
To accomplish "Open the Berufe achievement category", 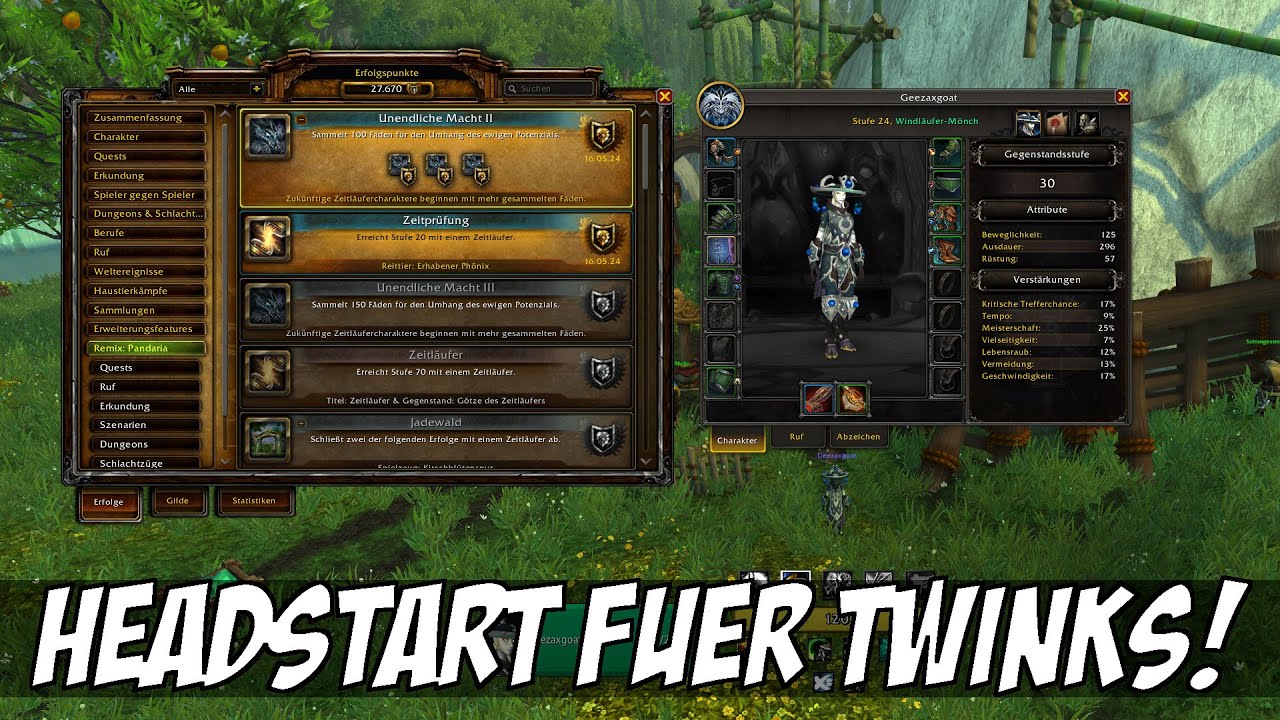I will pos(147,232).
